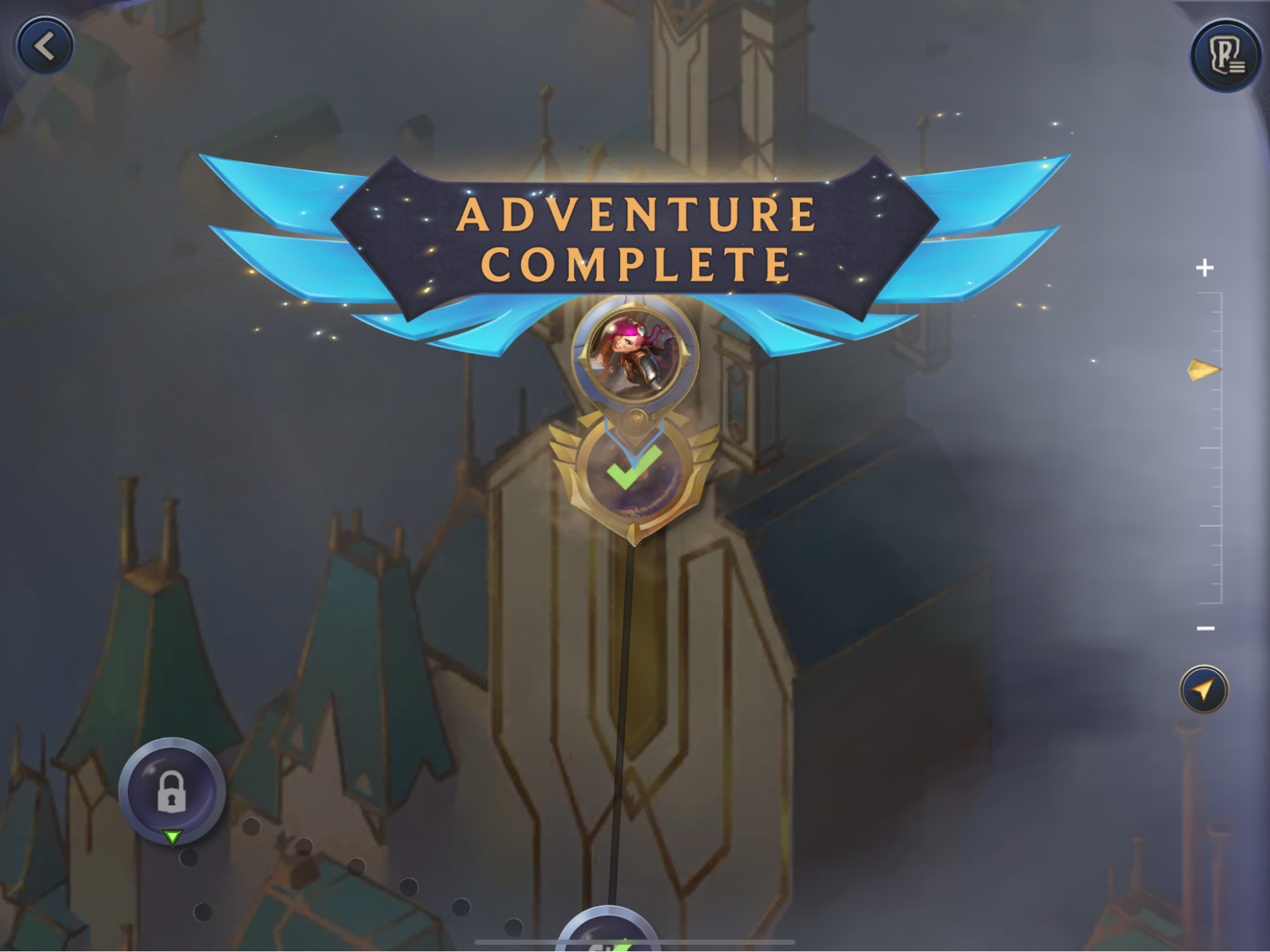Select the locked adventure node
The height and width of the screenshot is (952, 1270).
coord(172,791)
